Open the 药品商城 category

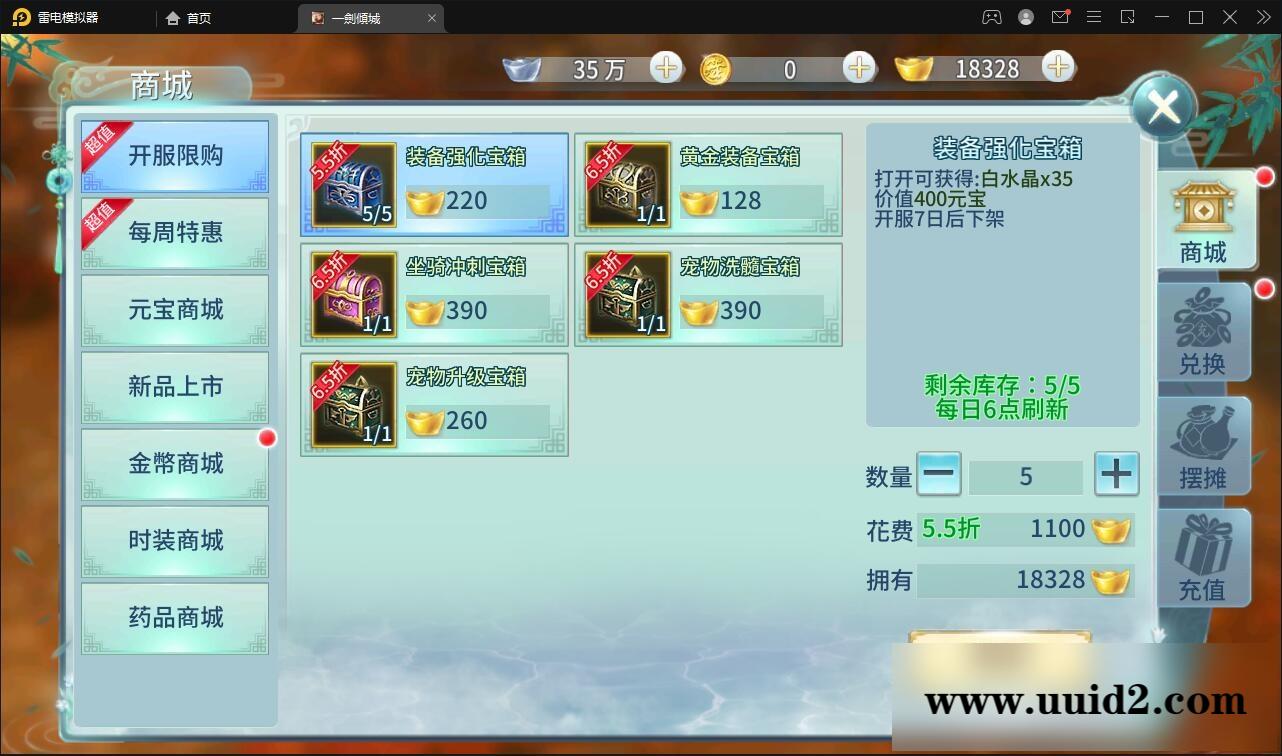[175, 618]
